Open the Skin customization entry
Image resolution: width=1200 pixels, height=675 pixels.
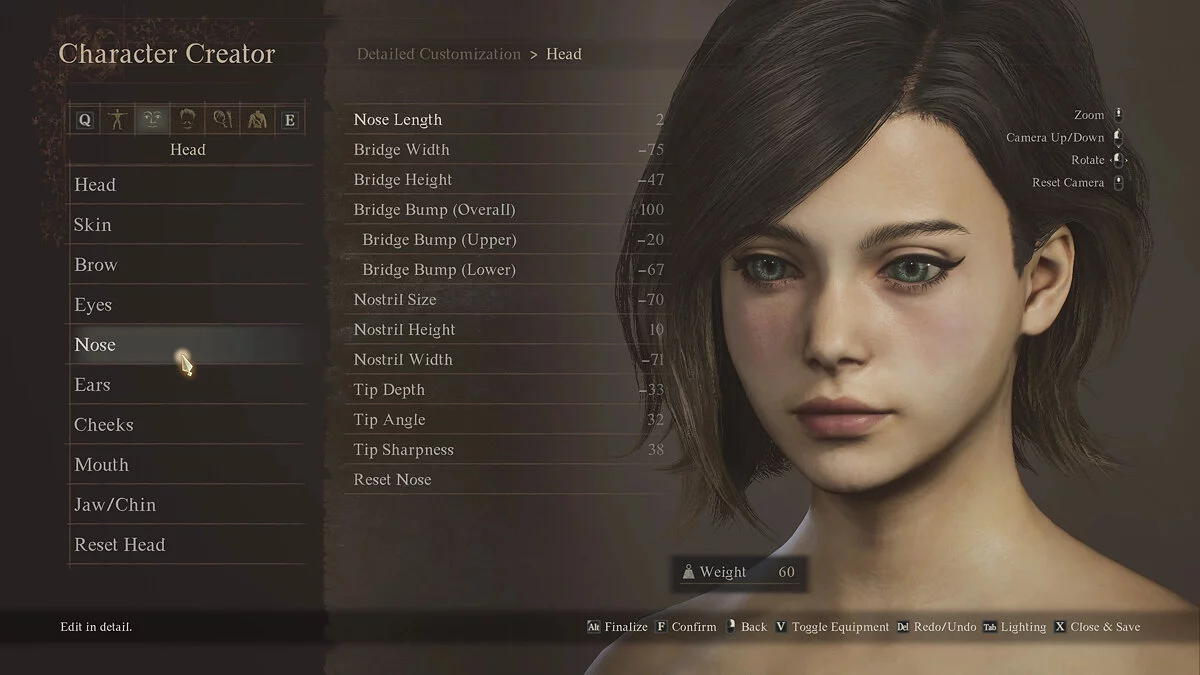[x=93, y=225]
